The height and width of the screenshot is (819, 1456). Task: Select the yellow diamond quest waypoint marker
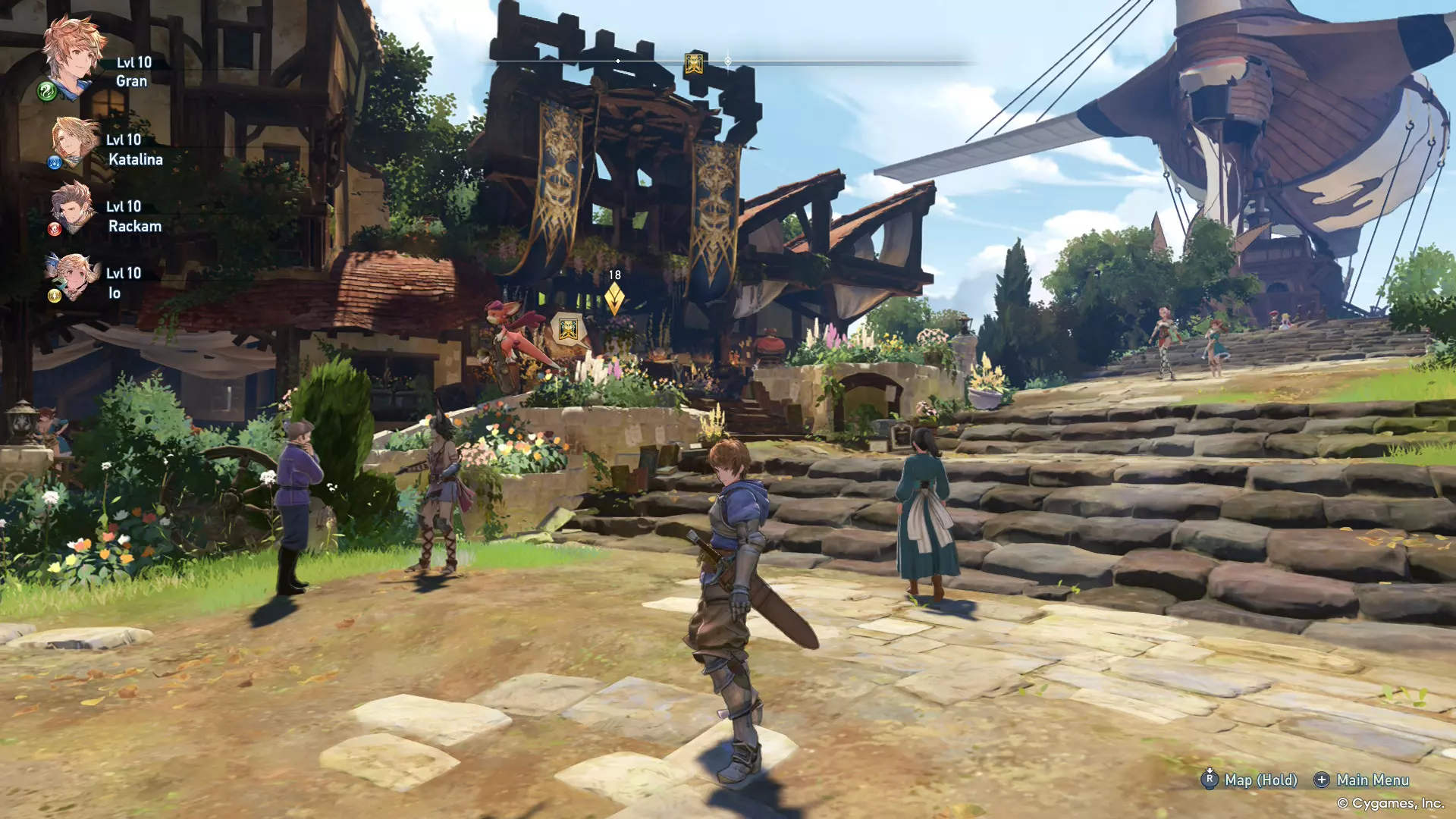click(x=614, y=299)
